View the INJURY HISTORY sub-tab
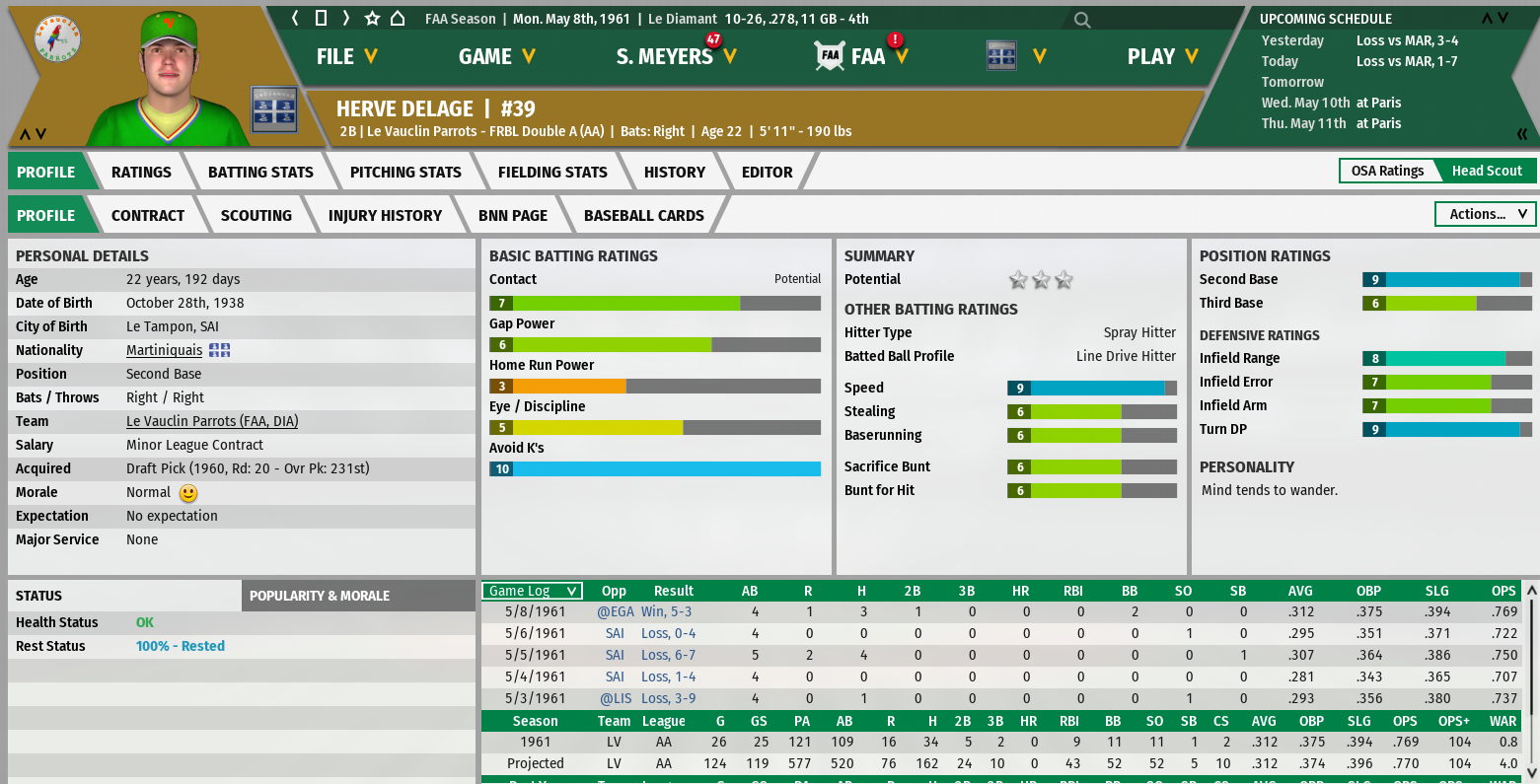This screenshot has height=784, width=1540. [x=385, y=215]
